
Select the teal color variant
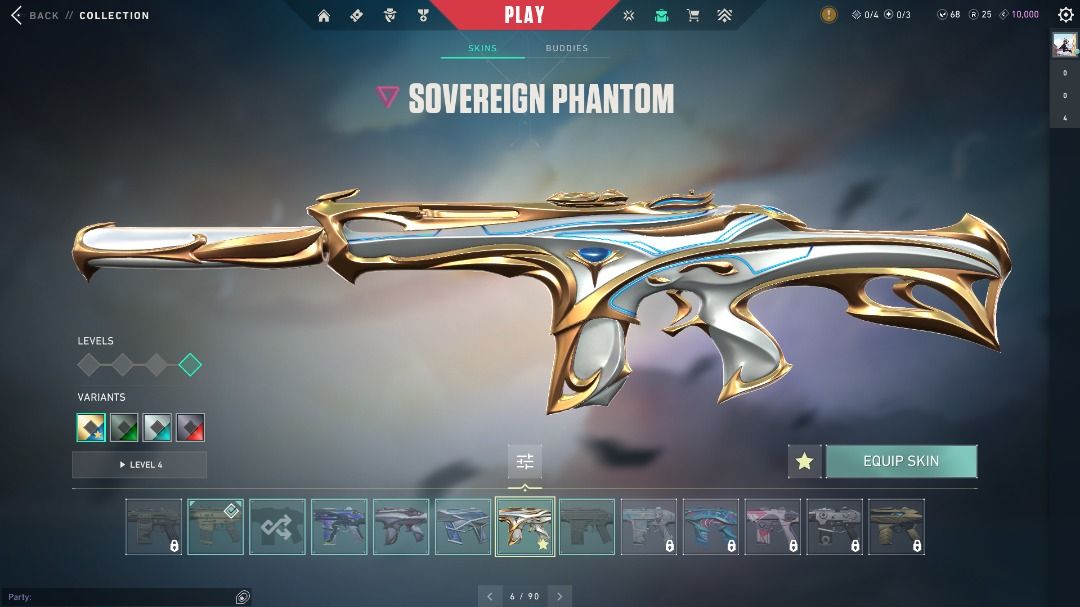point(157,428)
